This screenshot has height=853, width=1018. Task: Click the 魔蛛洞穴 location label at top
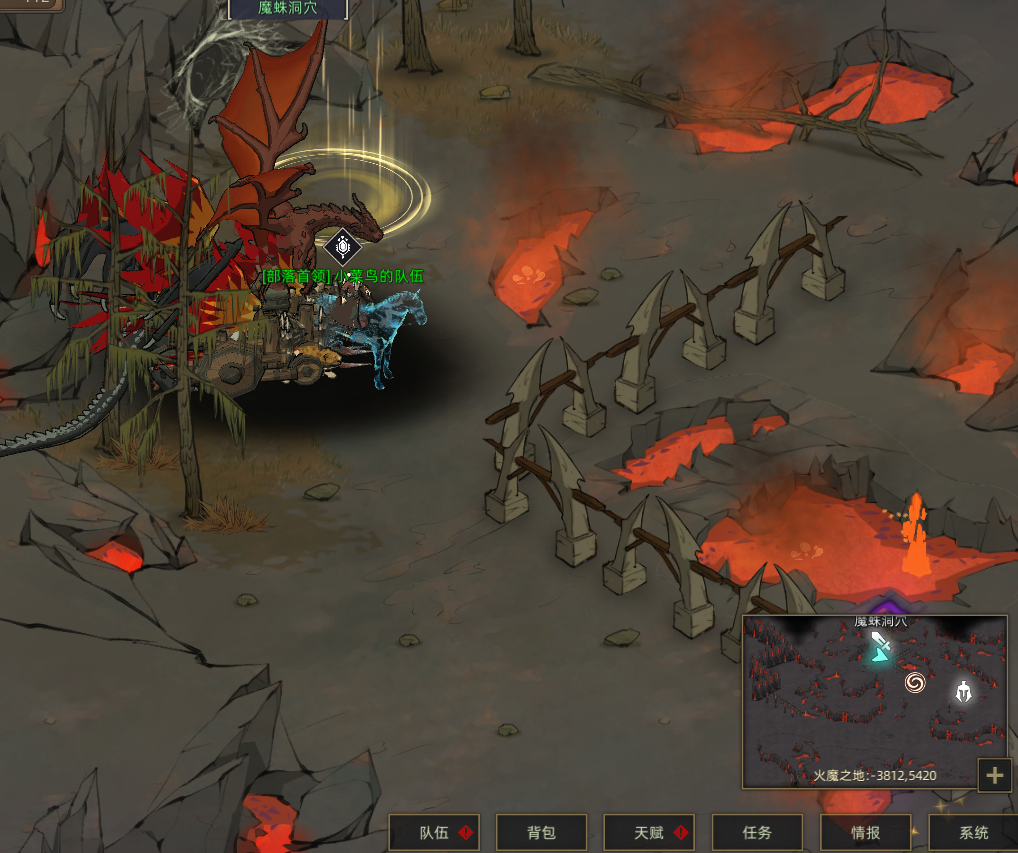[288, 8]
